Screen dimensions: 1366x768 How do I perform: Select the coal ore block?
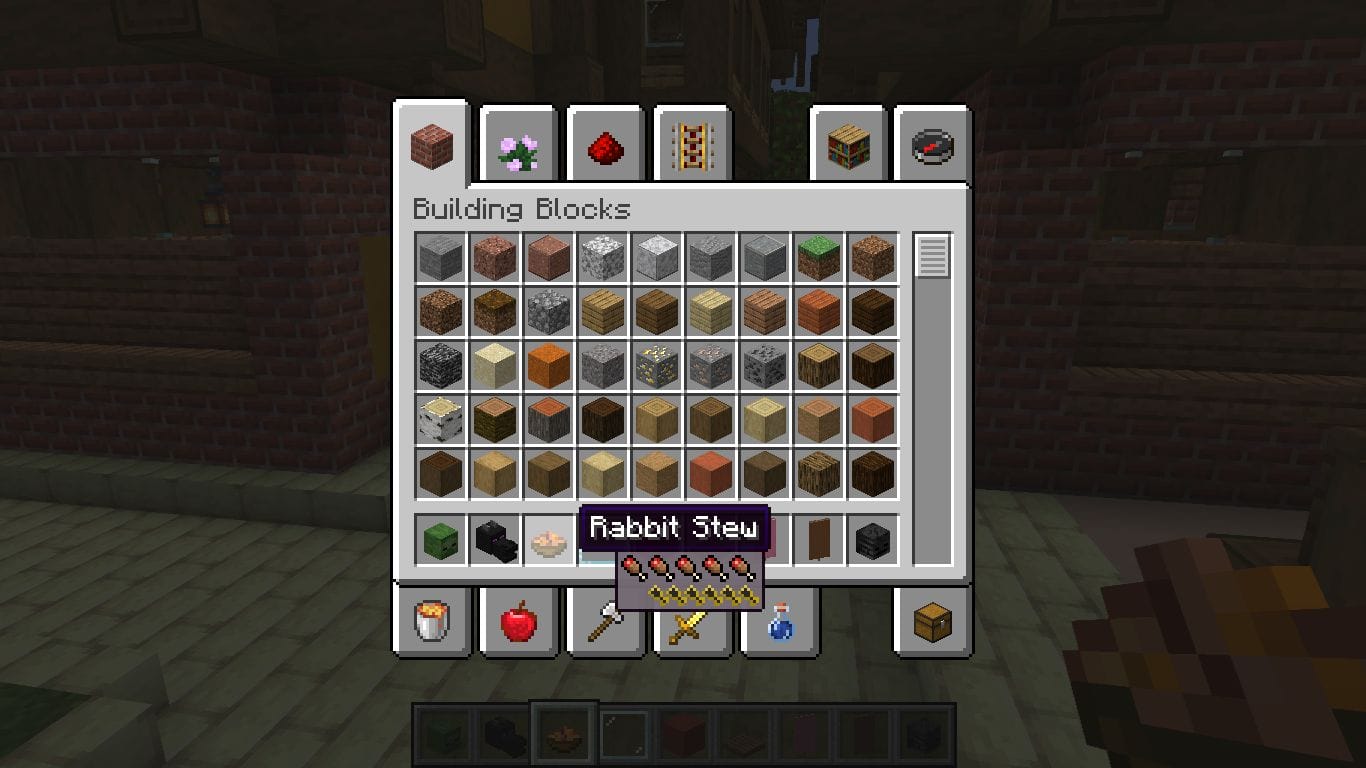point(764,366)
